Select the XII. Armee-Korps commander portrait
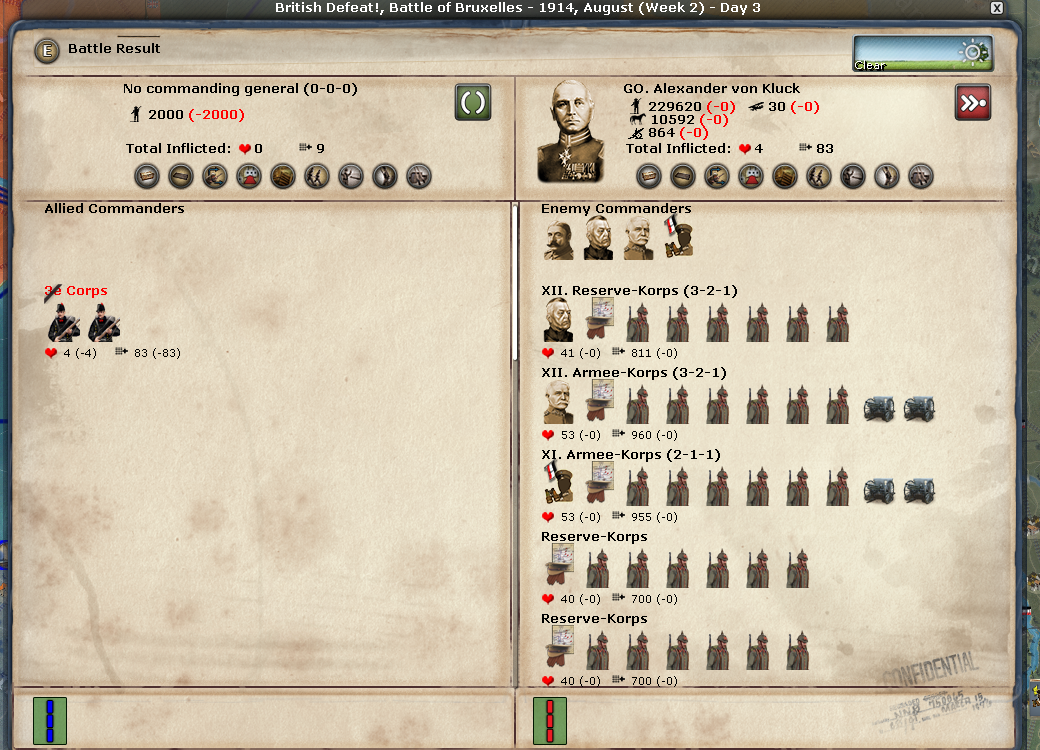This screenshot has width=1040, height=750. tap(559, 404)
